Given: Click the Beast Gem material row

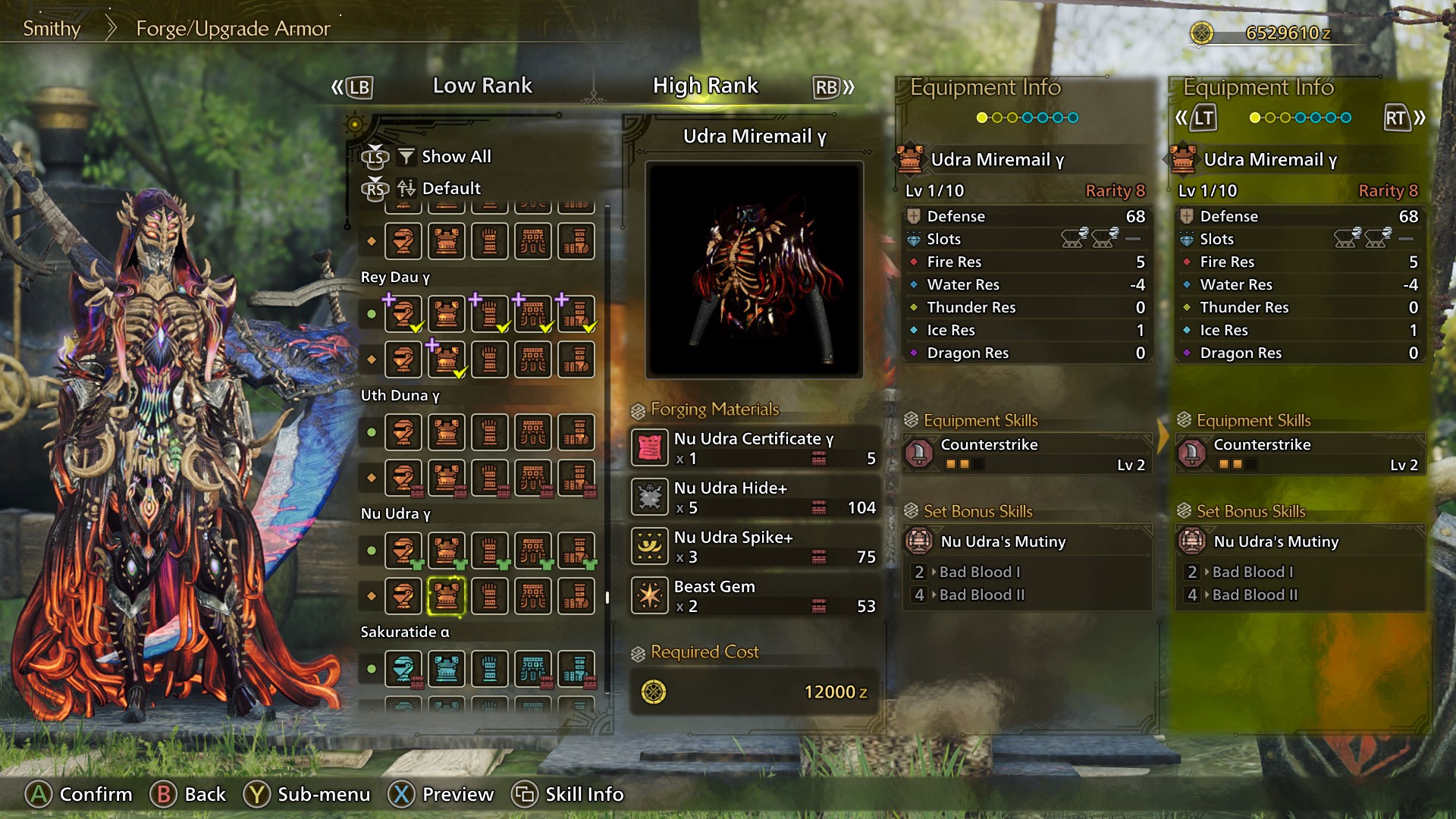Looking at the screenshot, I should click(755, 596).
